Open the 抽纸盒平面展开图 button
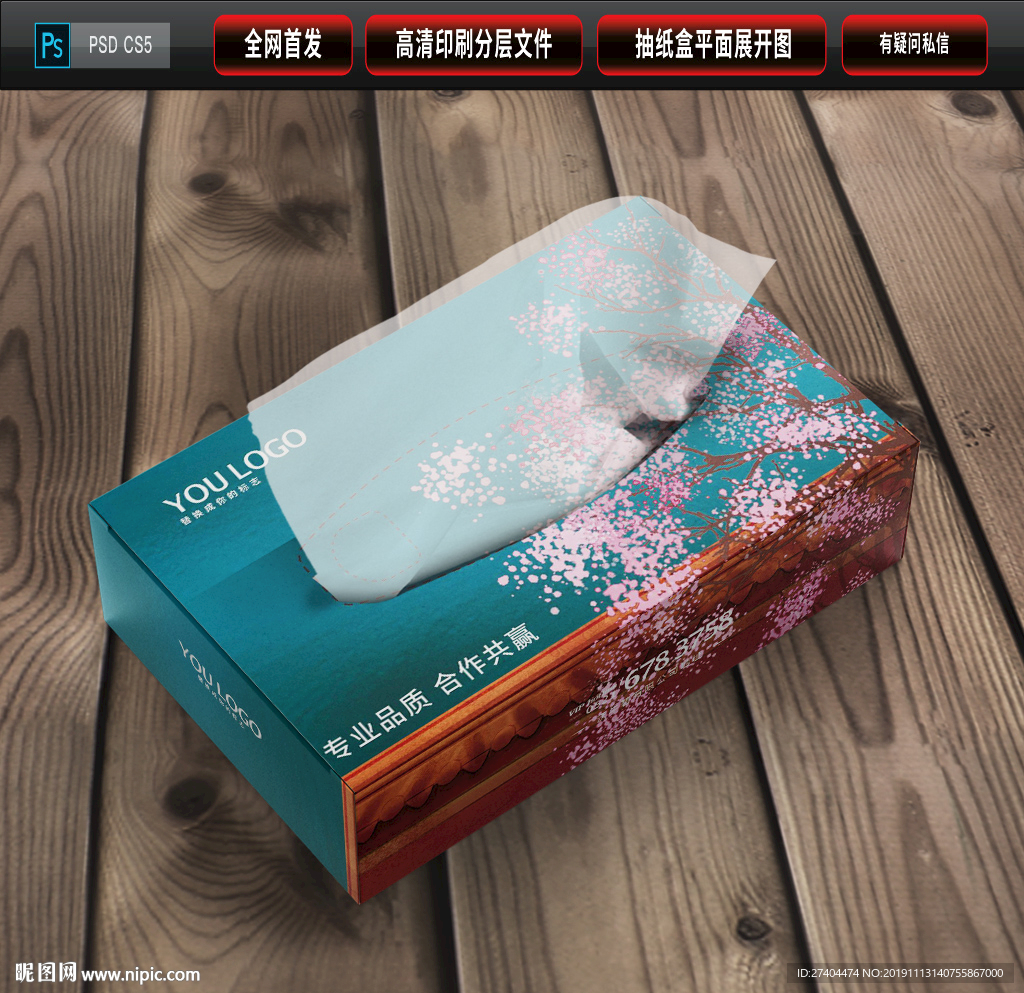 click(x=713, y=44)
